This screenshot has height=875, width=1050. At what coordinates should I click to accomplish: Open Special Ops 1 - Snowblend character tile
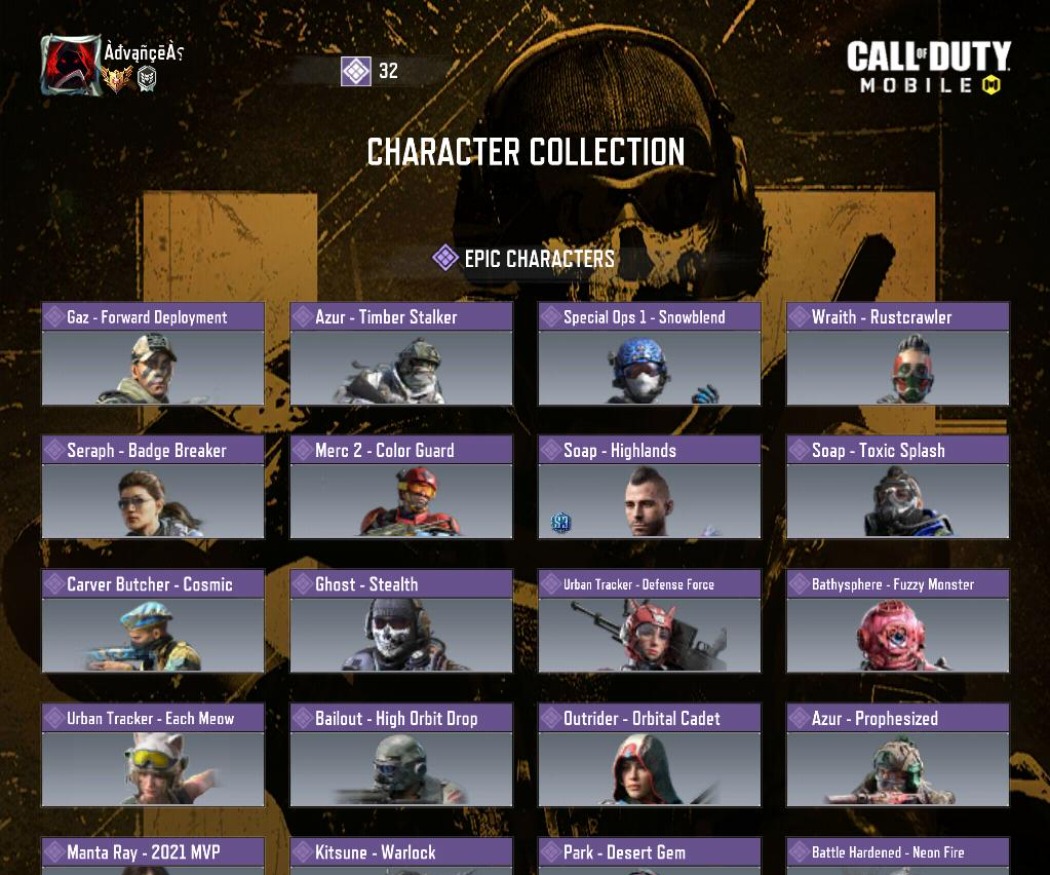(x=649, y=354)
